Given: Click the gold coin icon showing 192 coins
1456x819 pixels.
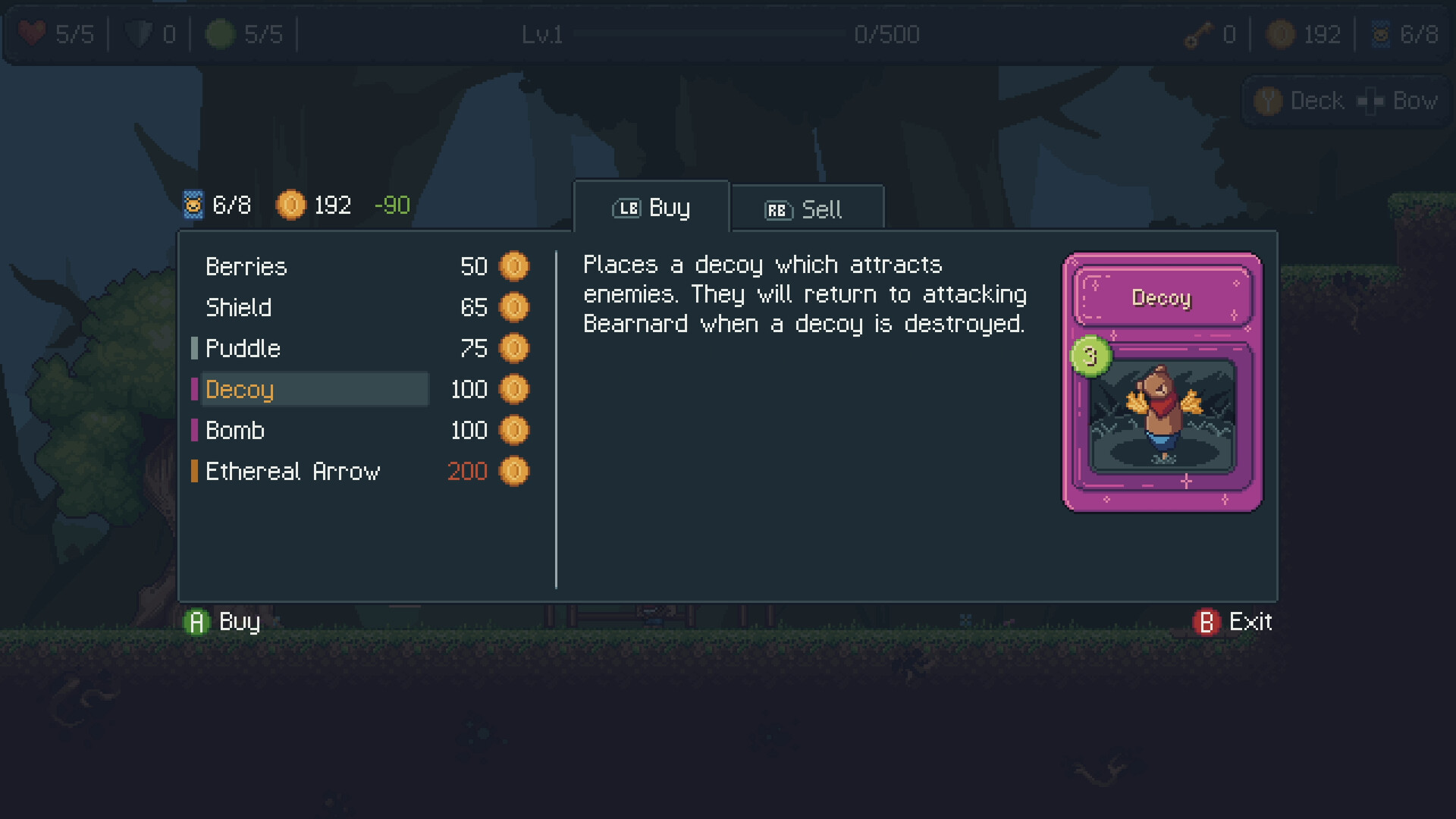Looking at the screenshot, I should point(1280,33).
